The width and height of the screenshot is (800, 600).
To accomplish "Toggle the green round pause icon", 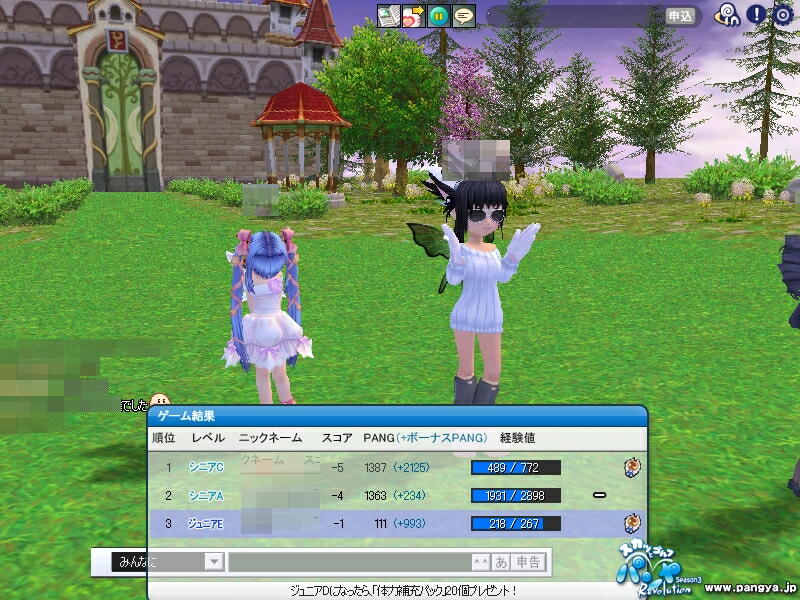I will click(x=438, y=16).
